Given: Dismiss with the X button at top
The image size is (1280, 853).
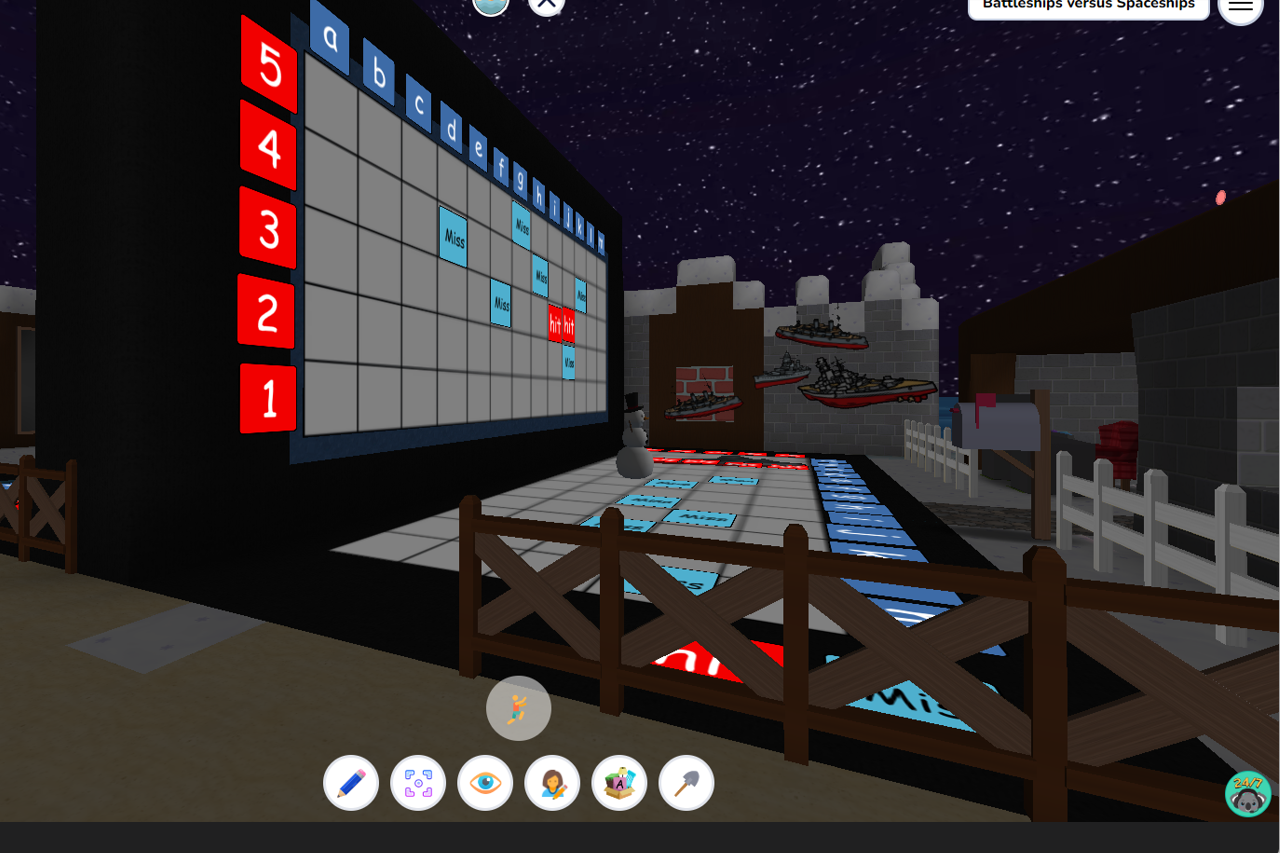Looking at the screenshot, I should 546,2.
